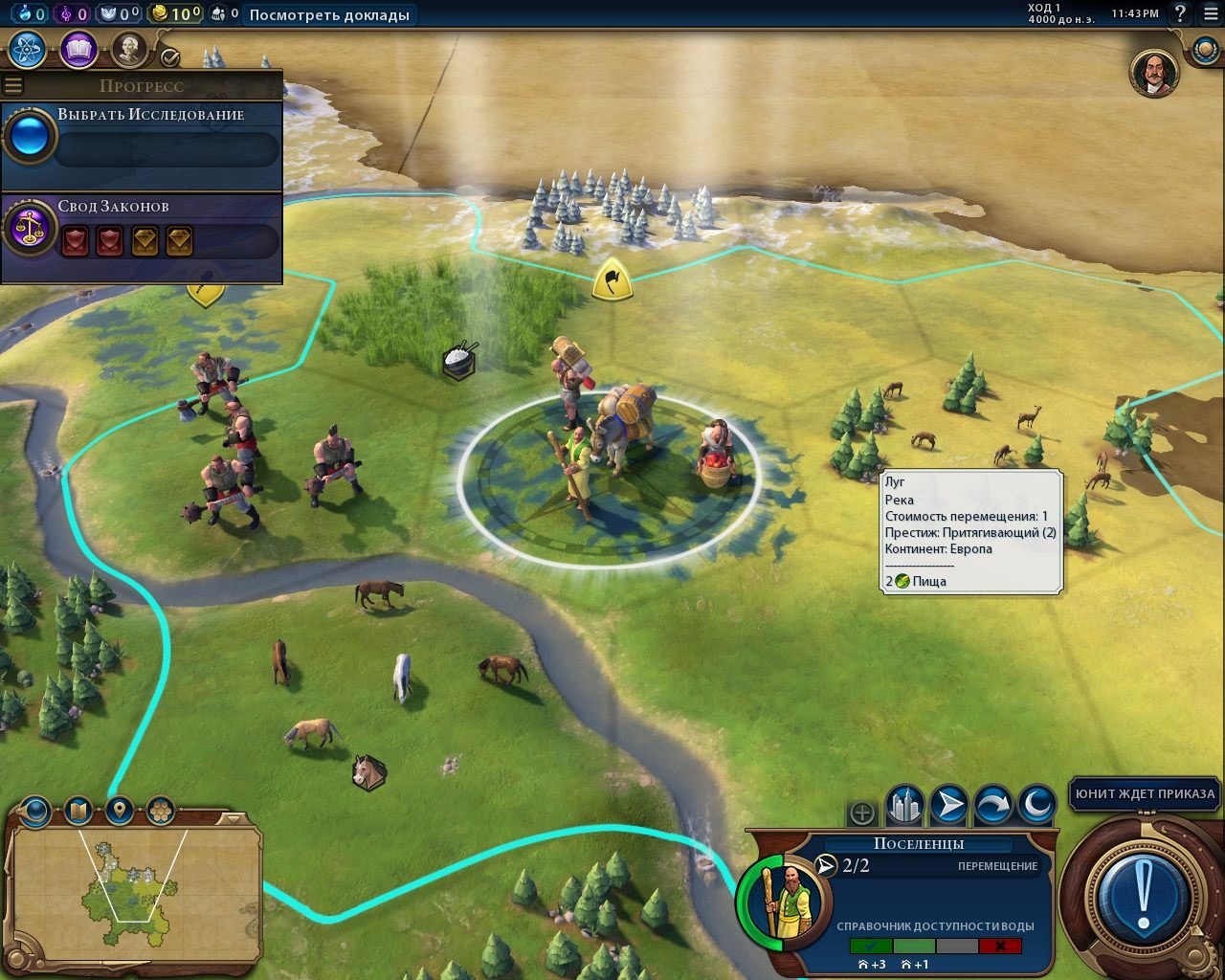Open the help screen via the question mark
The width and height of the screenshot is (1225, 980).
click(x=1179, y=14)
